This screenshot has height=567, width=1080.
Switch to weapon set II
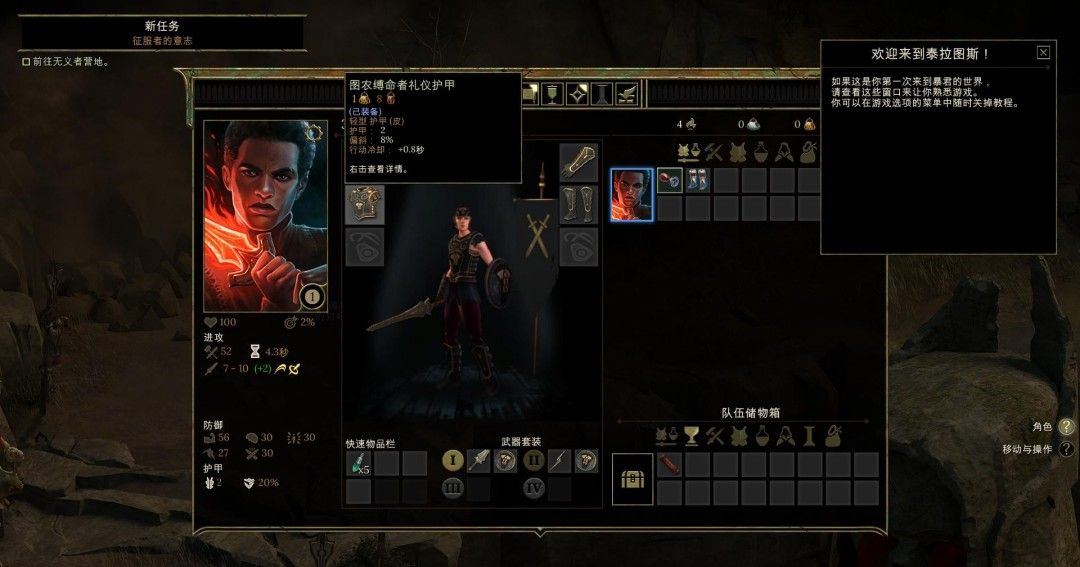(535, 461)
